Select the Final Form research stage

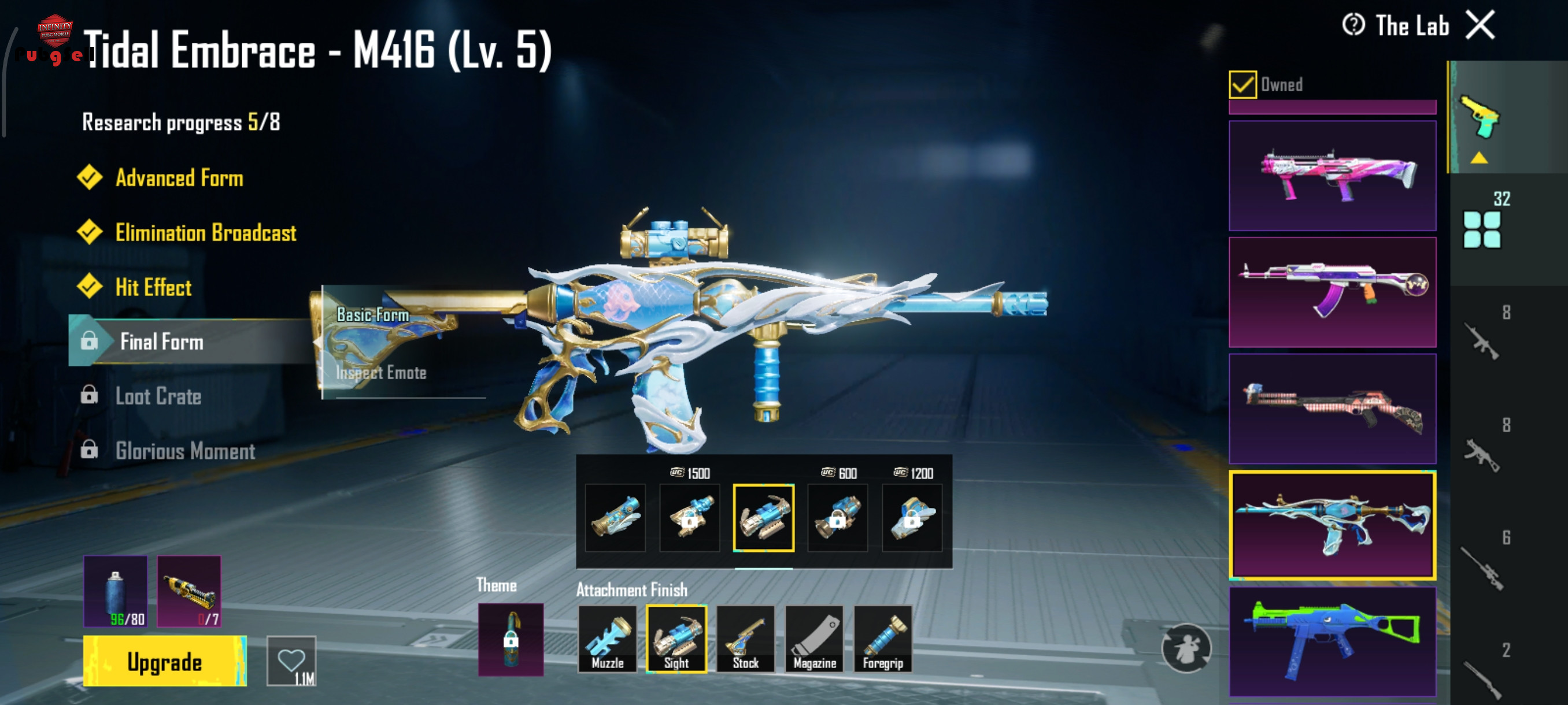coord(162,342)
